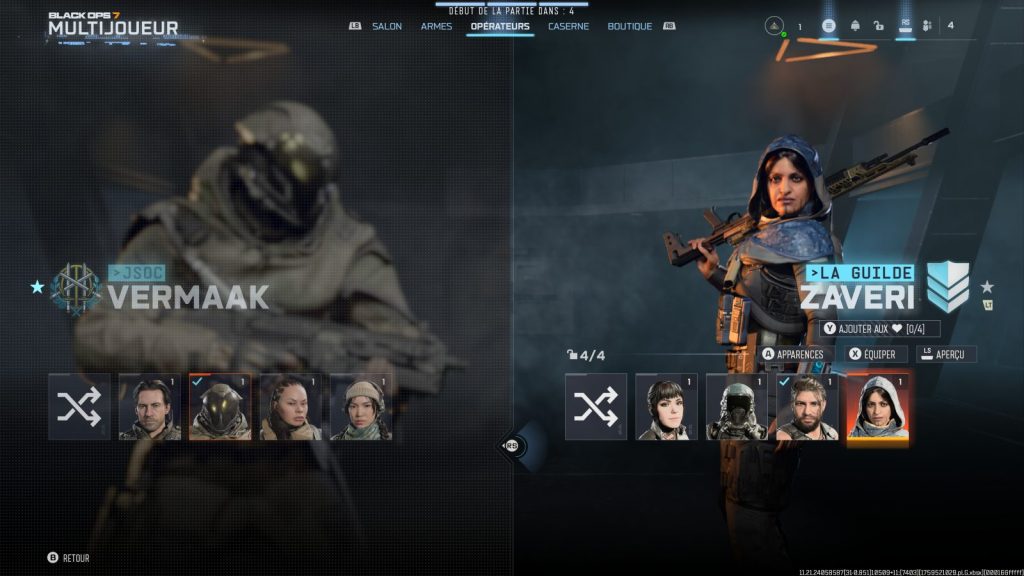Select the hooded Zaveri operator portrait

point(877,407)
